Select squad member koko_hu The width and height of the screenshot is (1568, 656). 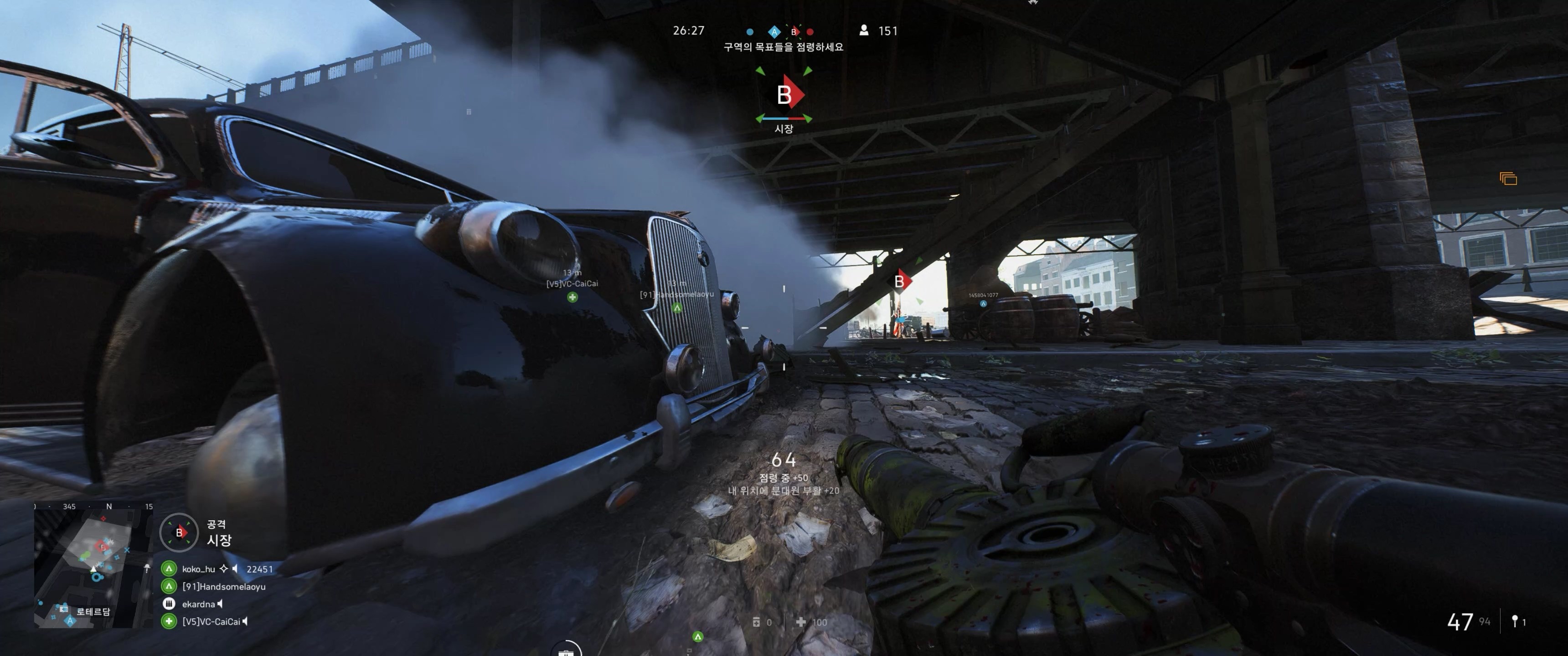click(198, 569)
